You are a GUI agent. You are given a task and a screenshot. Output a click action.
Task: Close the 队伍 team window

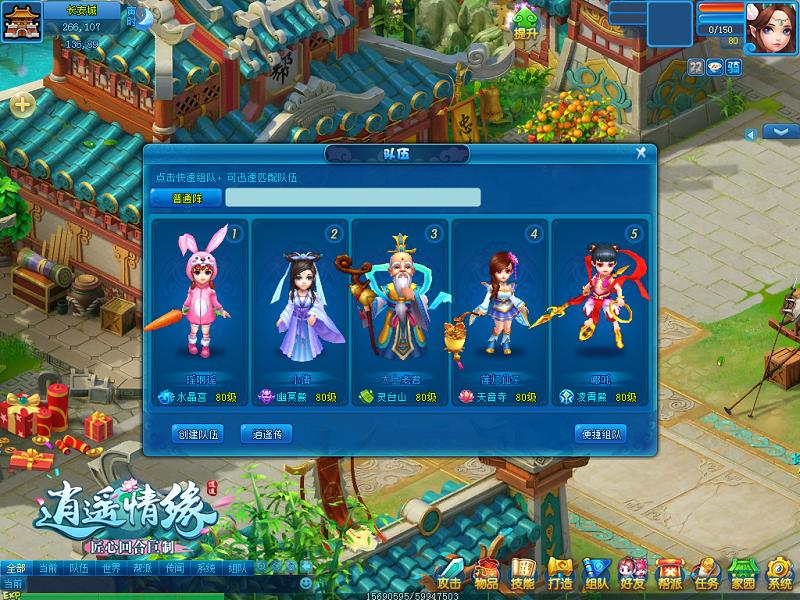(x=641, y=153)
